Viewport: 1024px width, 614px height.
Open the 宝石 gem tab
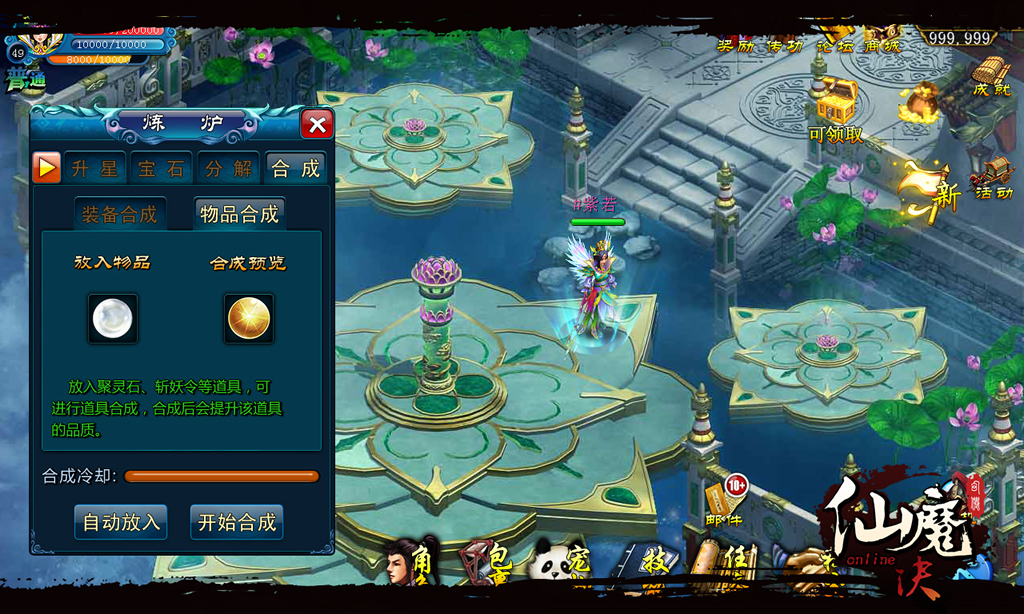point(161,168)
